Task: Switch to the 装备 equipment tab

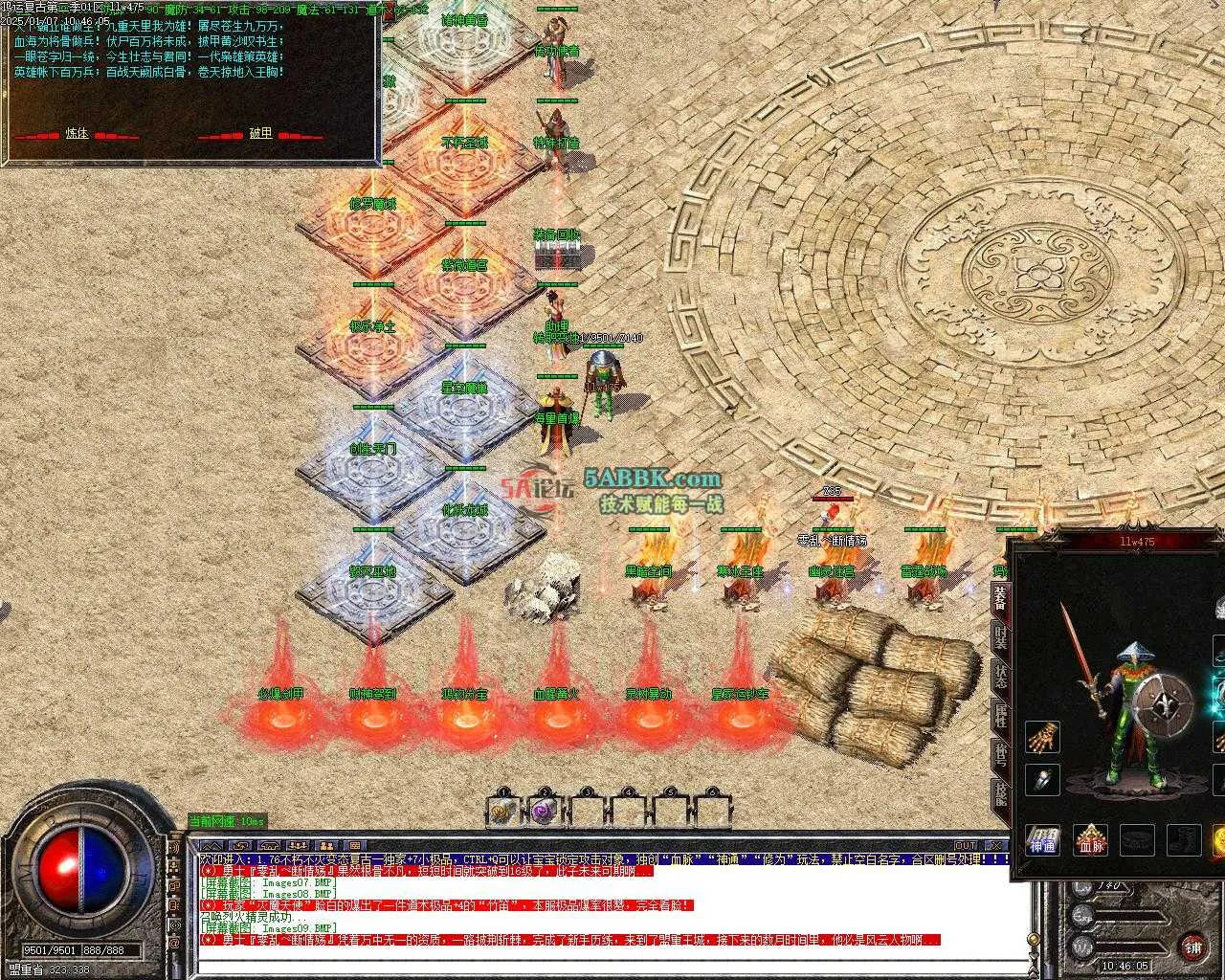Action: [1000, 598]
